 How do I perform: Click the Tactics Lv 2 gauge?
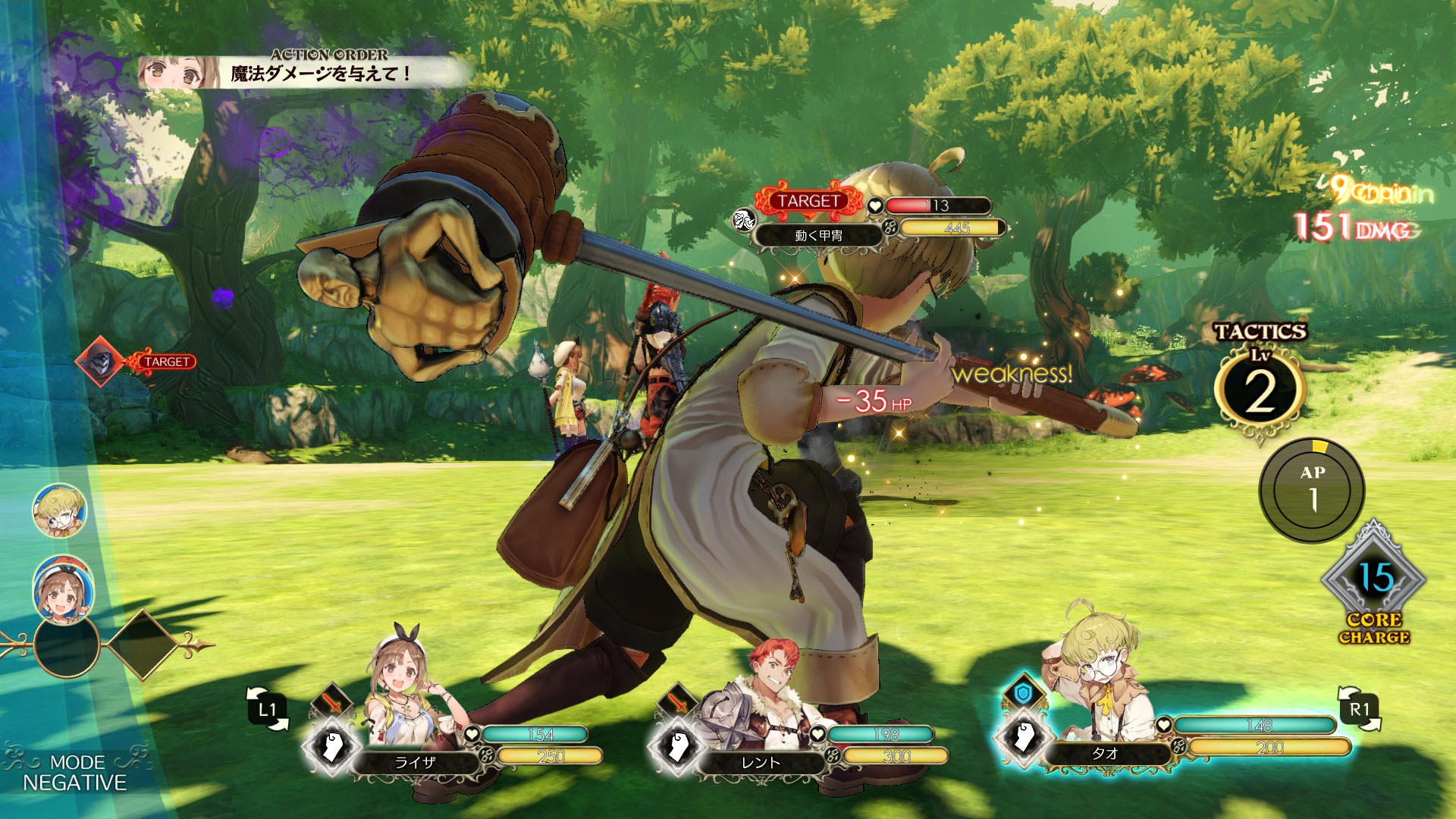pyautogui.click(x=1259, y=387)
